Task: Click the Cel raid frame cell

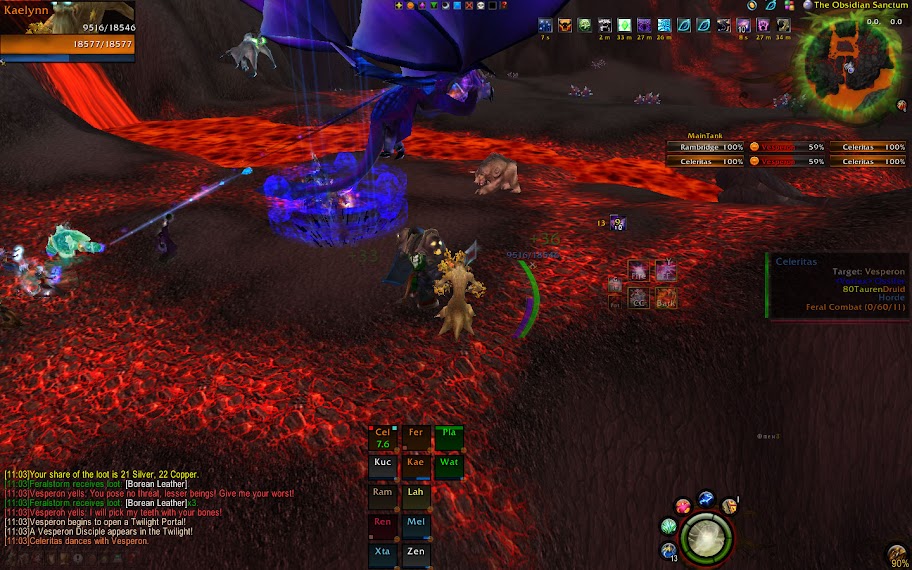Action: [383, 438]
